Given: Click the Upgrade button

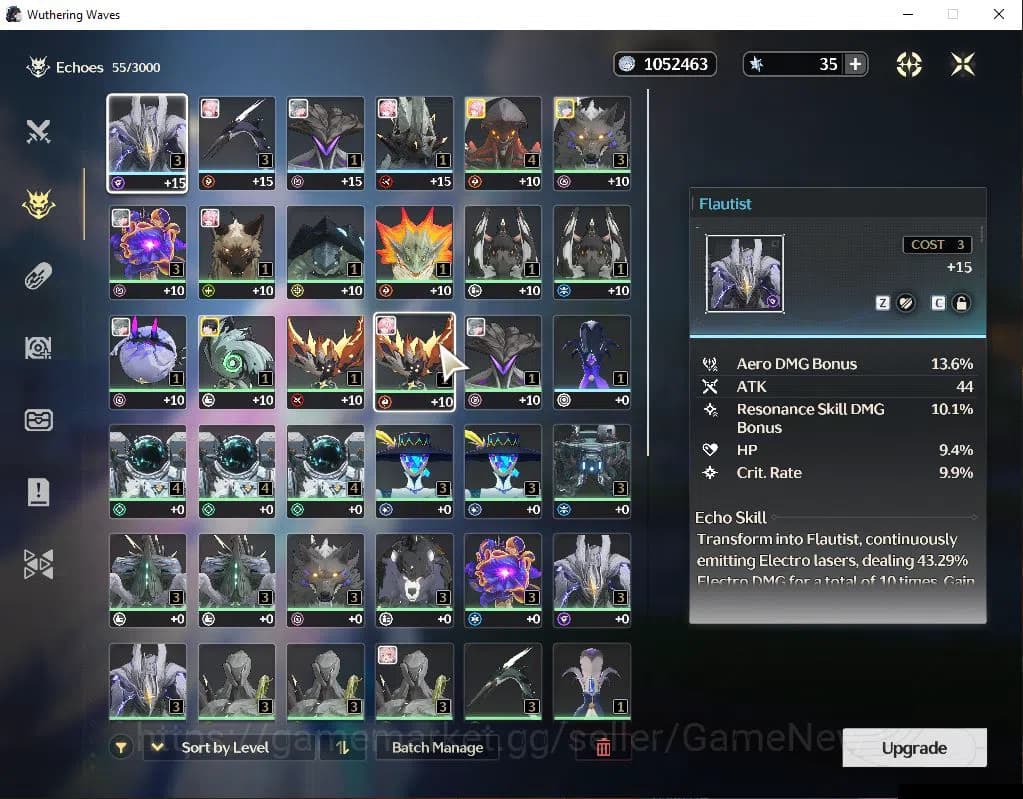Looking at the screenshot, I should coord(914,748).
